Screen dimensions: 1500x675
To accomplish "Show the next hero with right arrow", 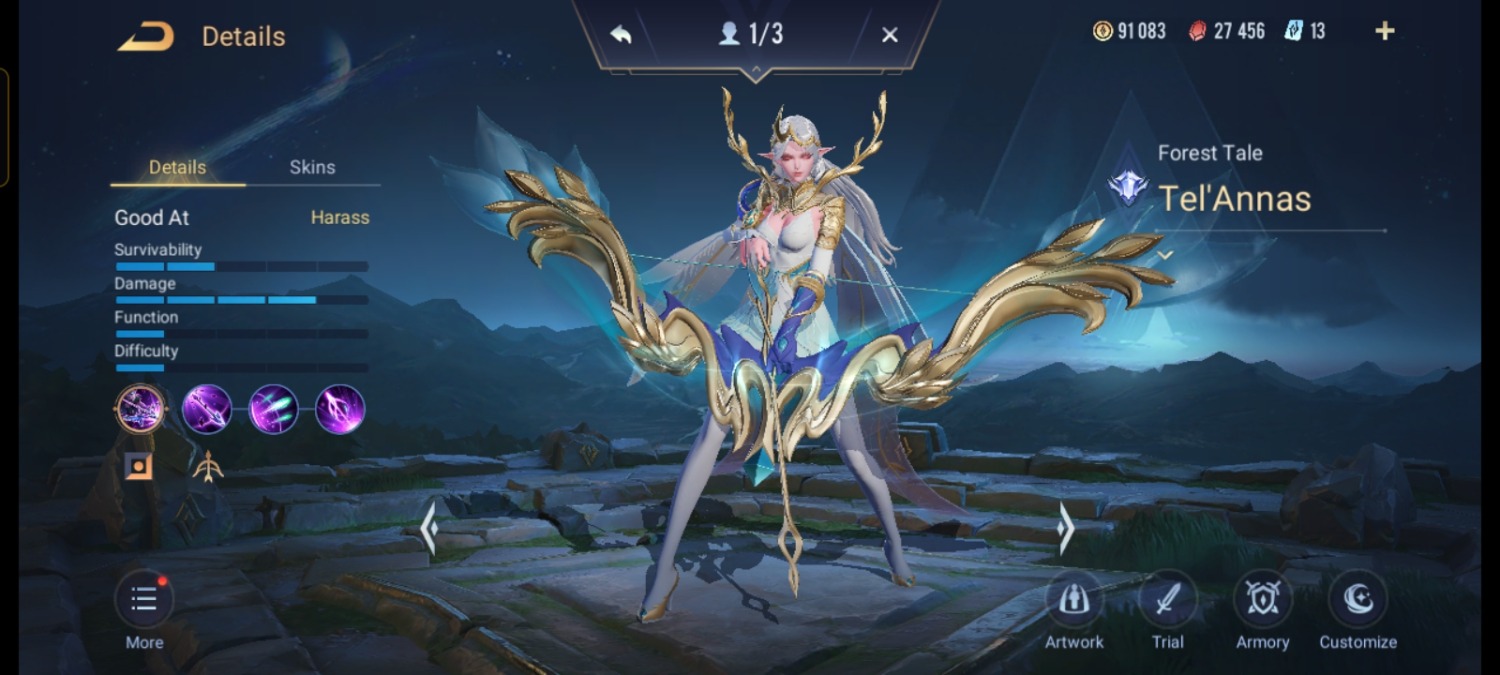I will coord(1066,528).
